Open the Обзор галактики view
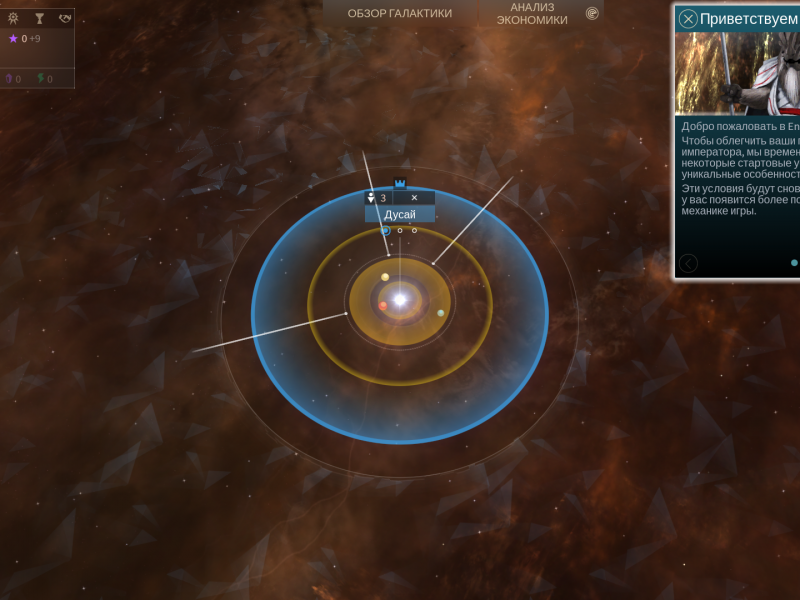This screenshot has width=800, height=600. coord(399,13)
